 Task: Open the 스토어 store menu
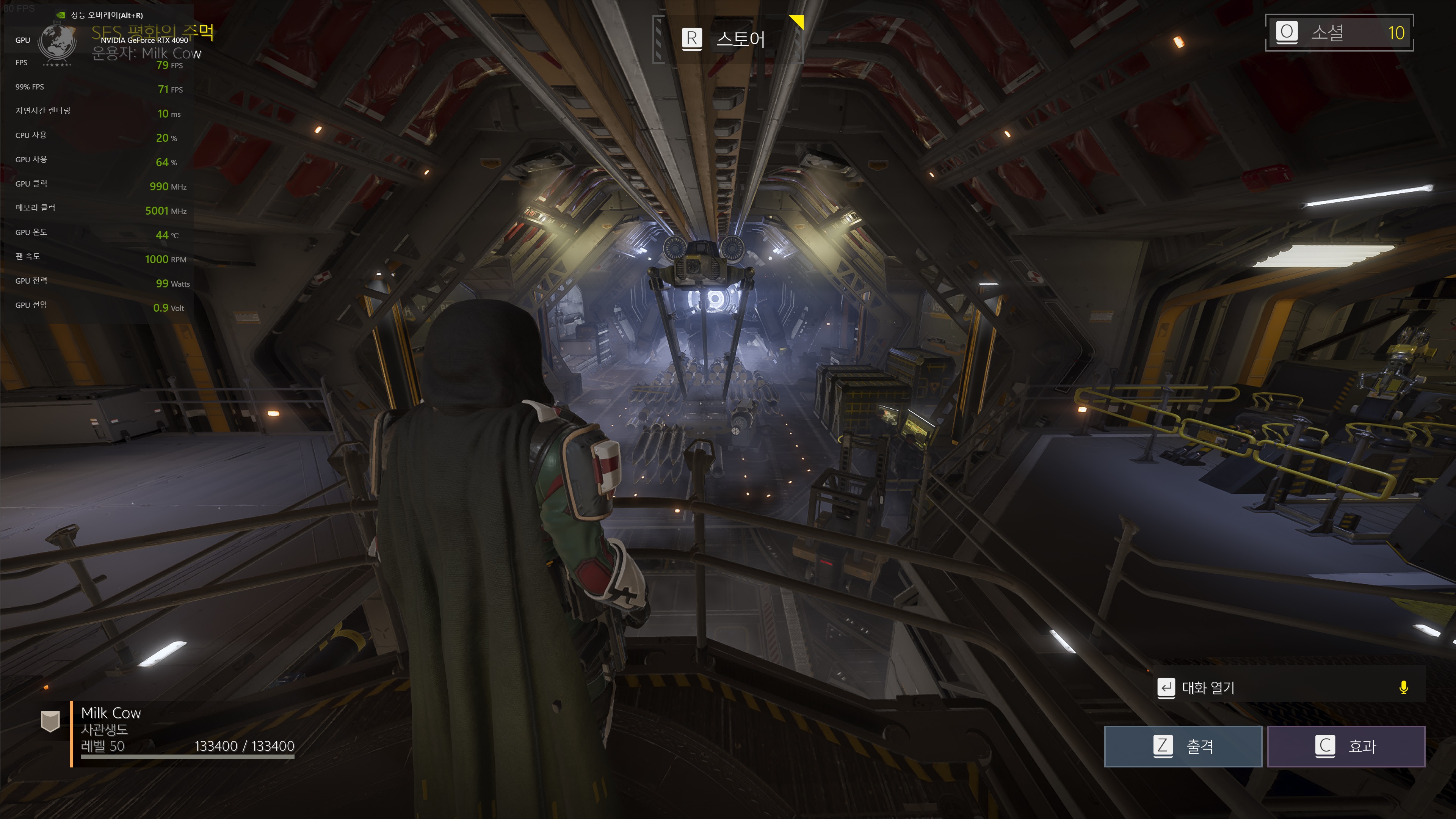coord(726,39)
